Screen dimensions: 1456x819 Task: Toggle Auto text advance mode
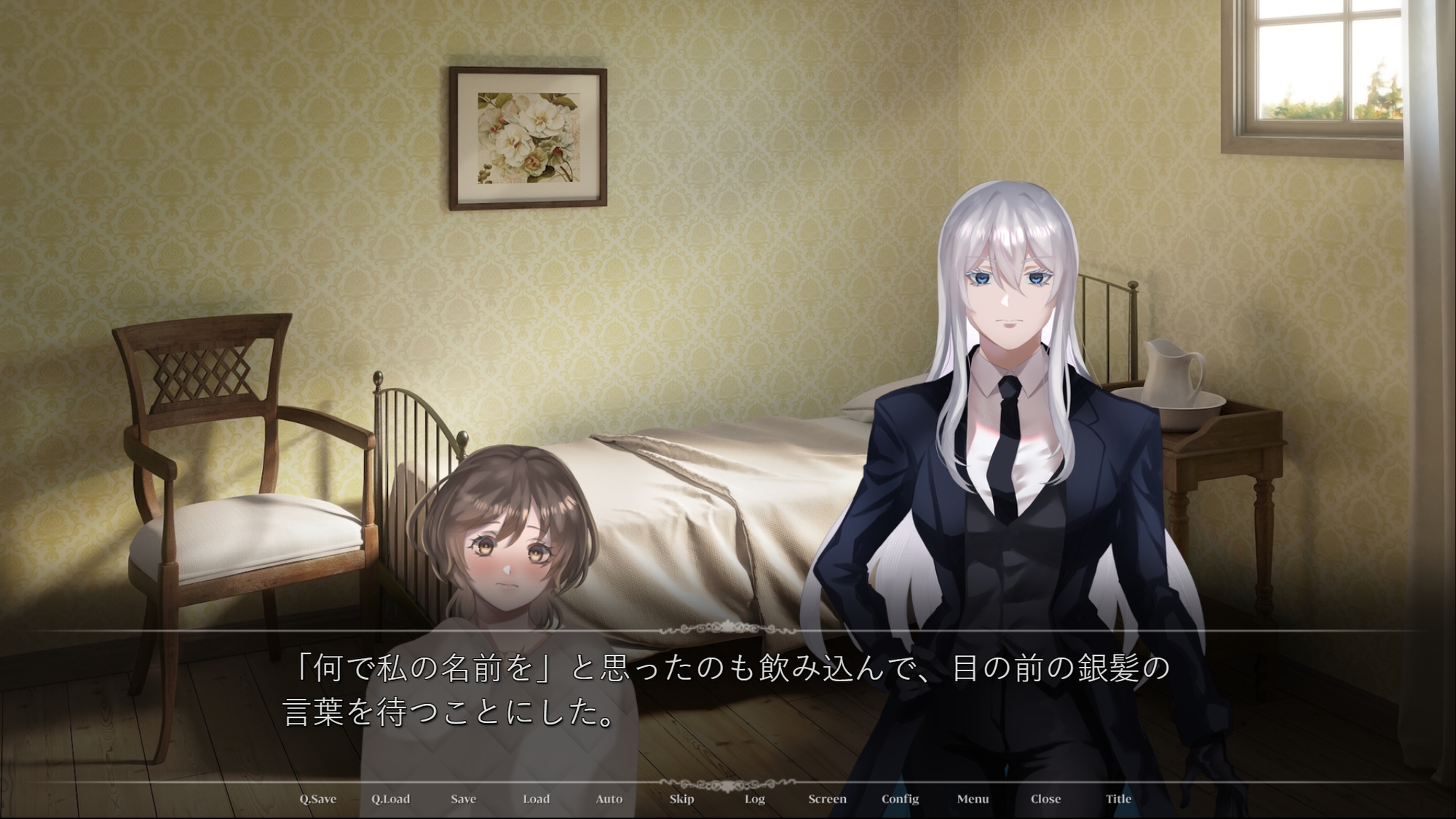(609, 799)
